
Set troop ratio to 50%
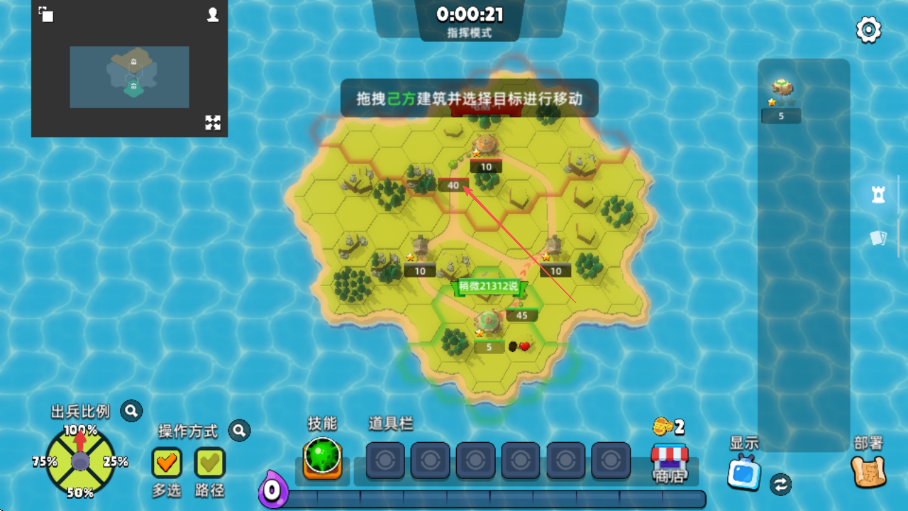click(x=80, y=492)
